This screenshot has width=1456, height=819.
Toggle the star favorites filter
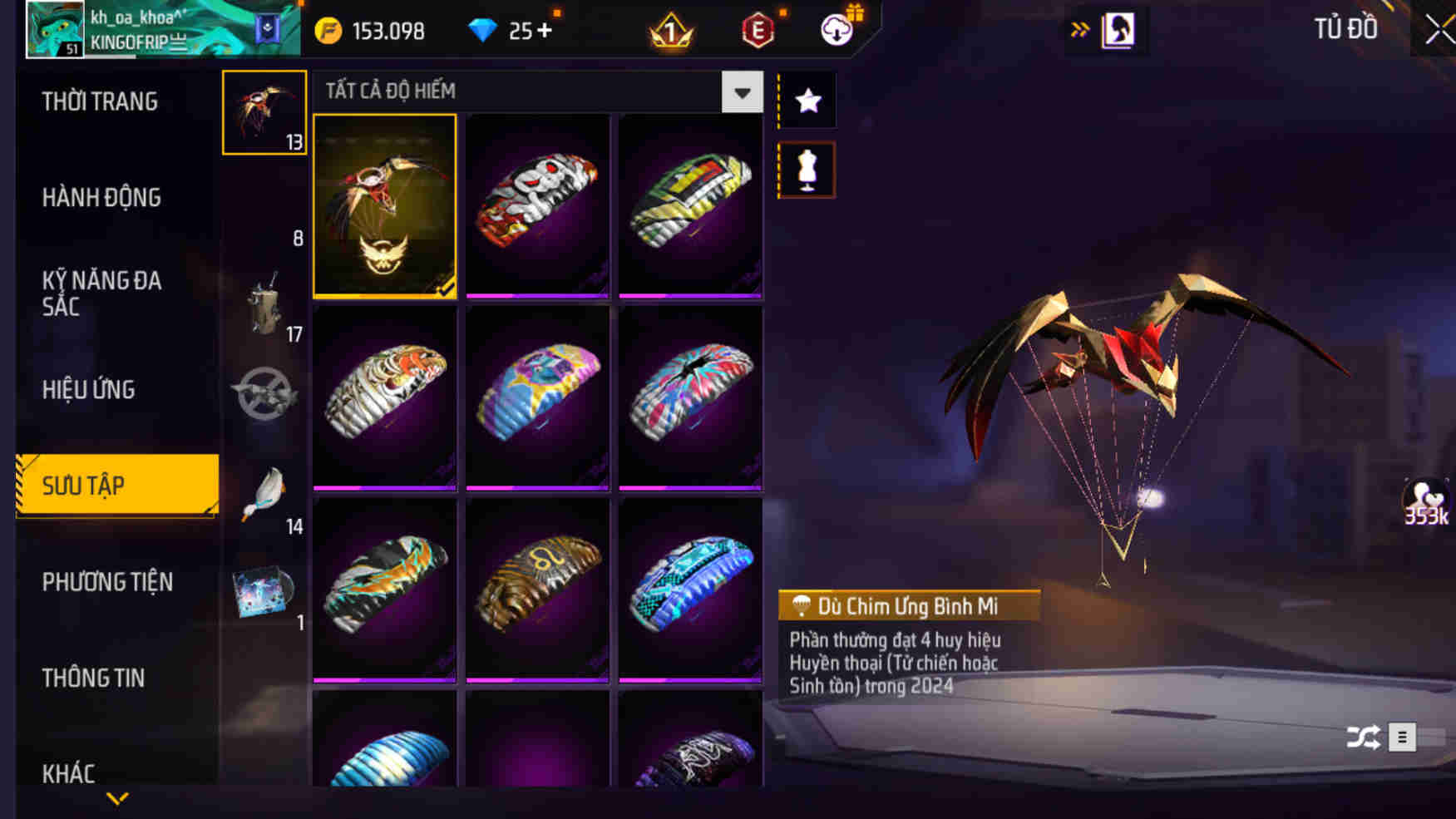pos(806,101)
